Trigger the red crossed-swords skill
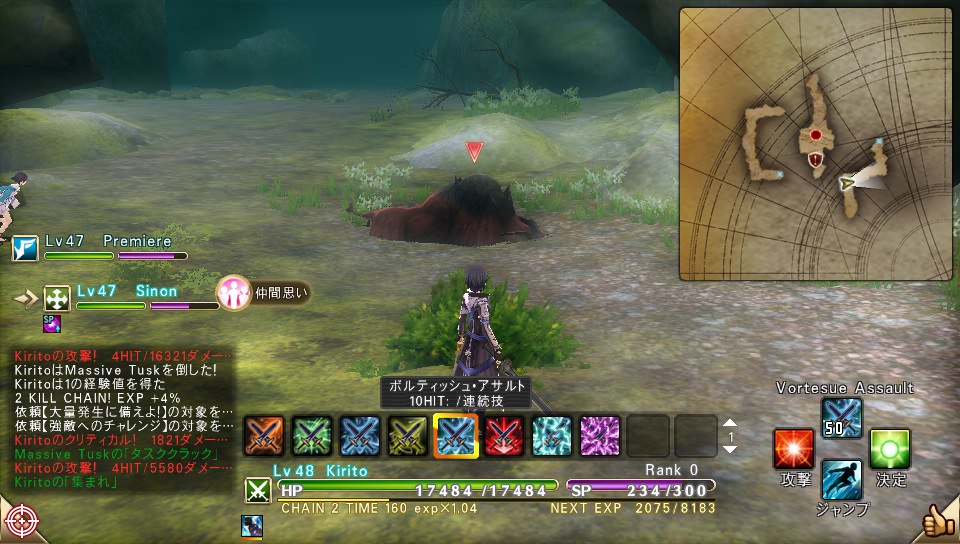The height and width of the screenshot is (544, 960). 504,435
